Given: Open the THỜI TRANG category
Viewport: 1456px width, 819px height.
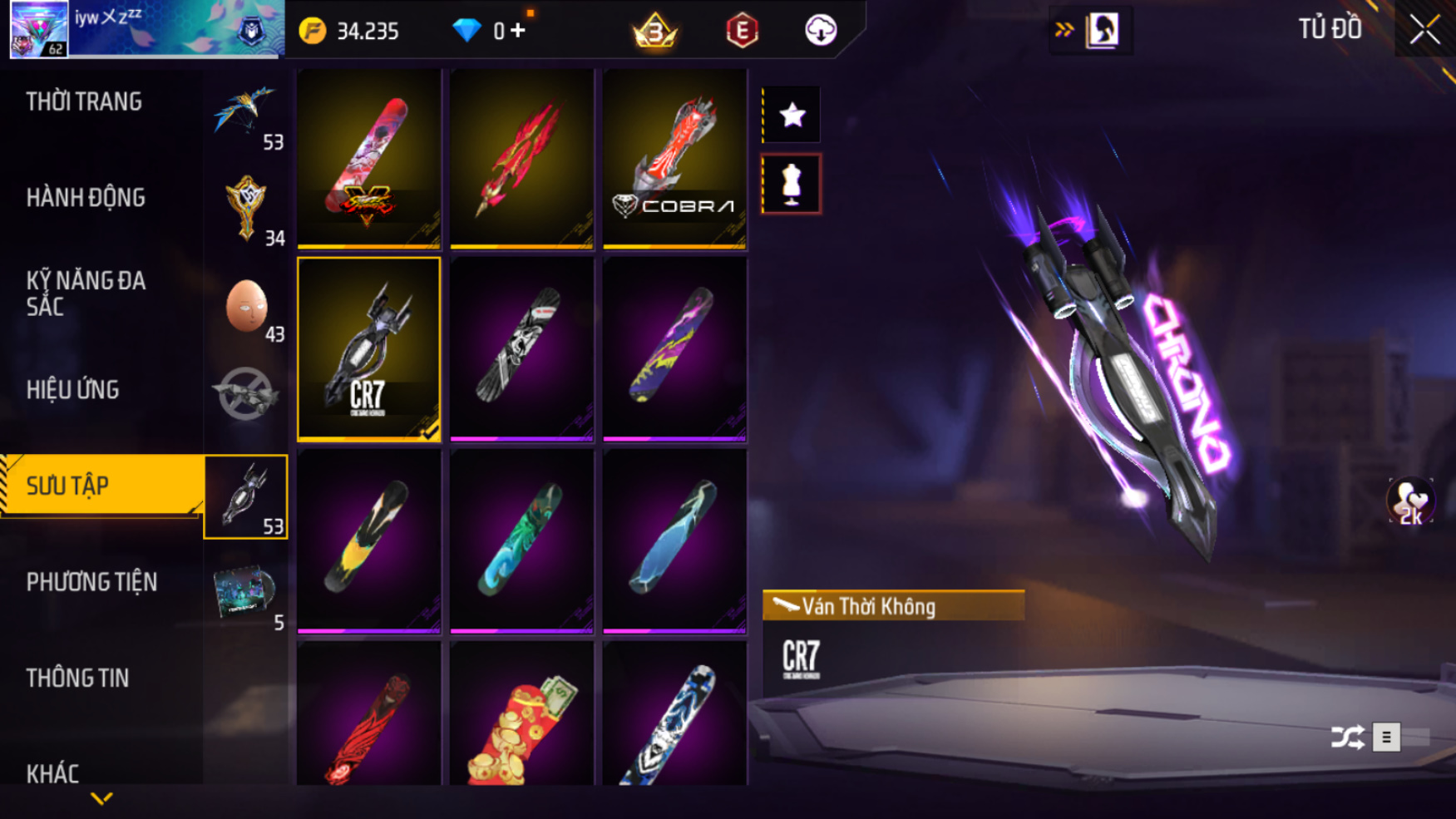Looking at the screenshot, I should click(x=84, y=102).
